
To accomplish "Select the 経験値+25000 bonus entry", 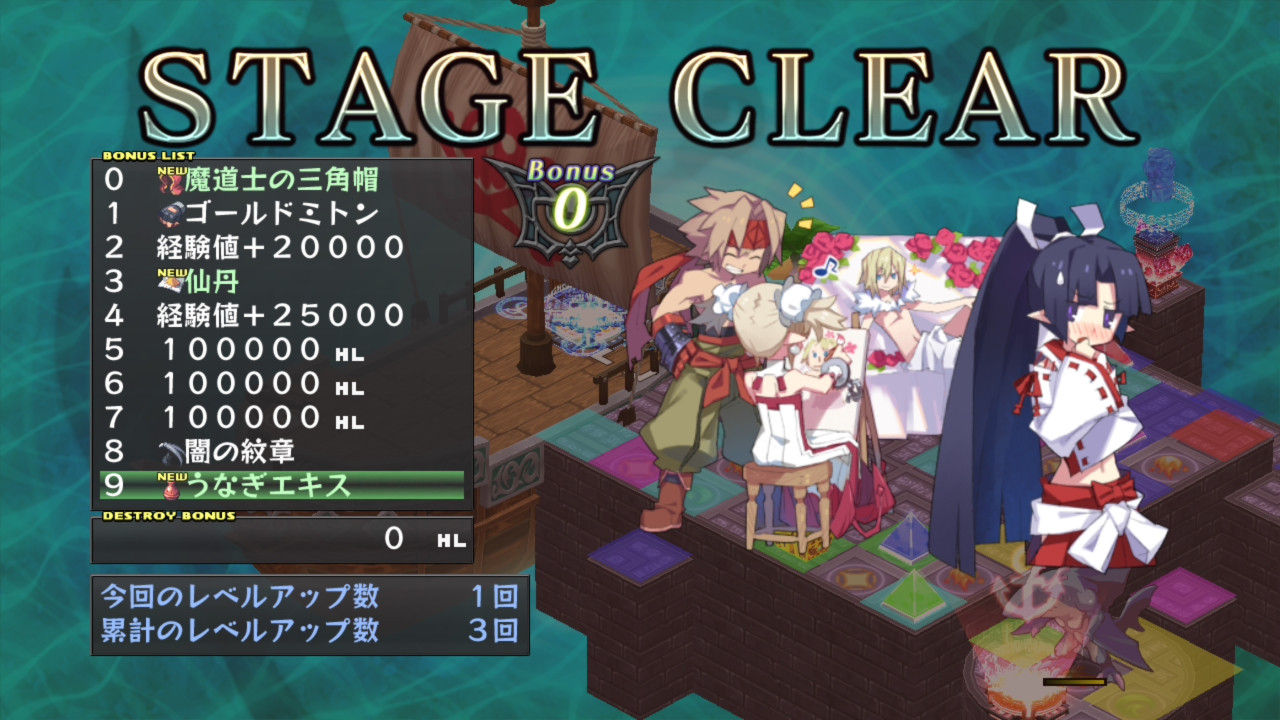I will (281, 315).
